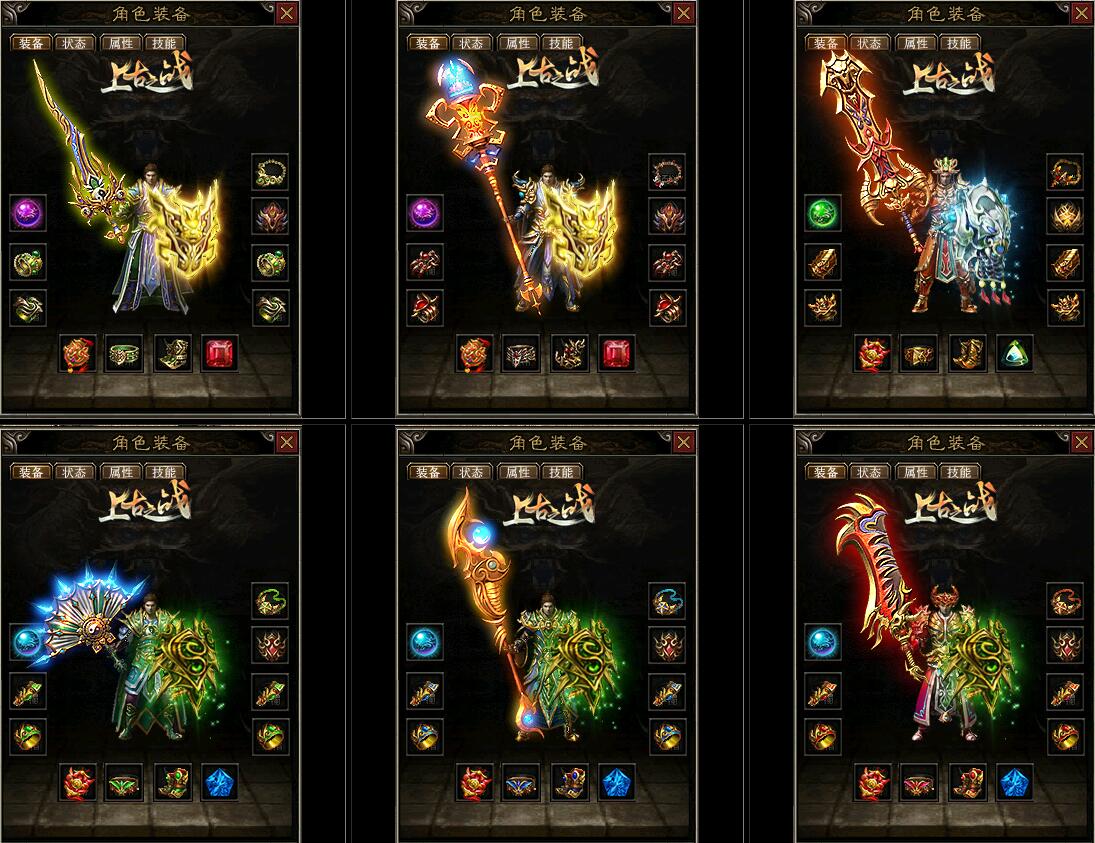Click the blue orb slot beside the blue fan
Viewport: 1095px width, 843px height.
click(x=28, y=642)
